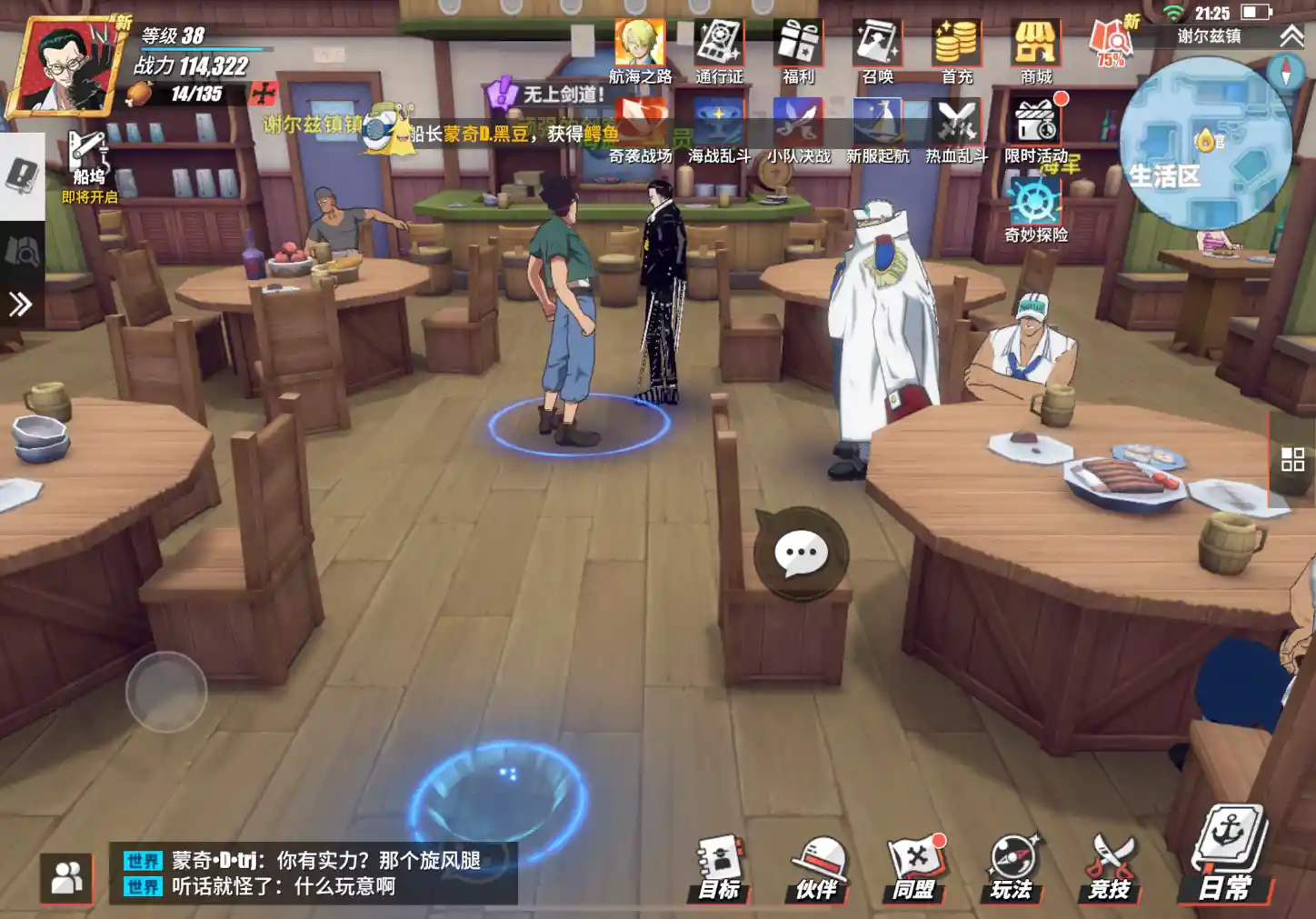The width and height of the screenshot is (1316, 919).
Task: Open the 伙伴 partners menu
Action: (x=818, y=868)
